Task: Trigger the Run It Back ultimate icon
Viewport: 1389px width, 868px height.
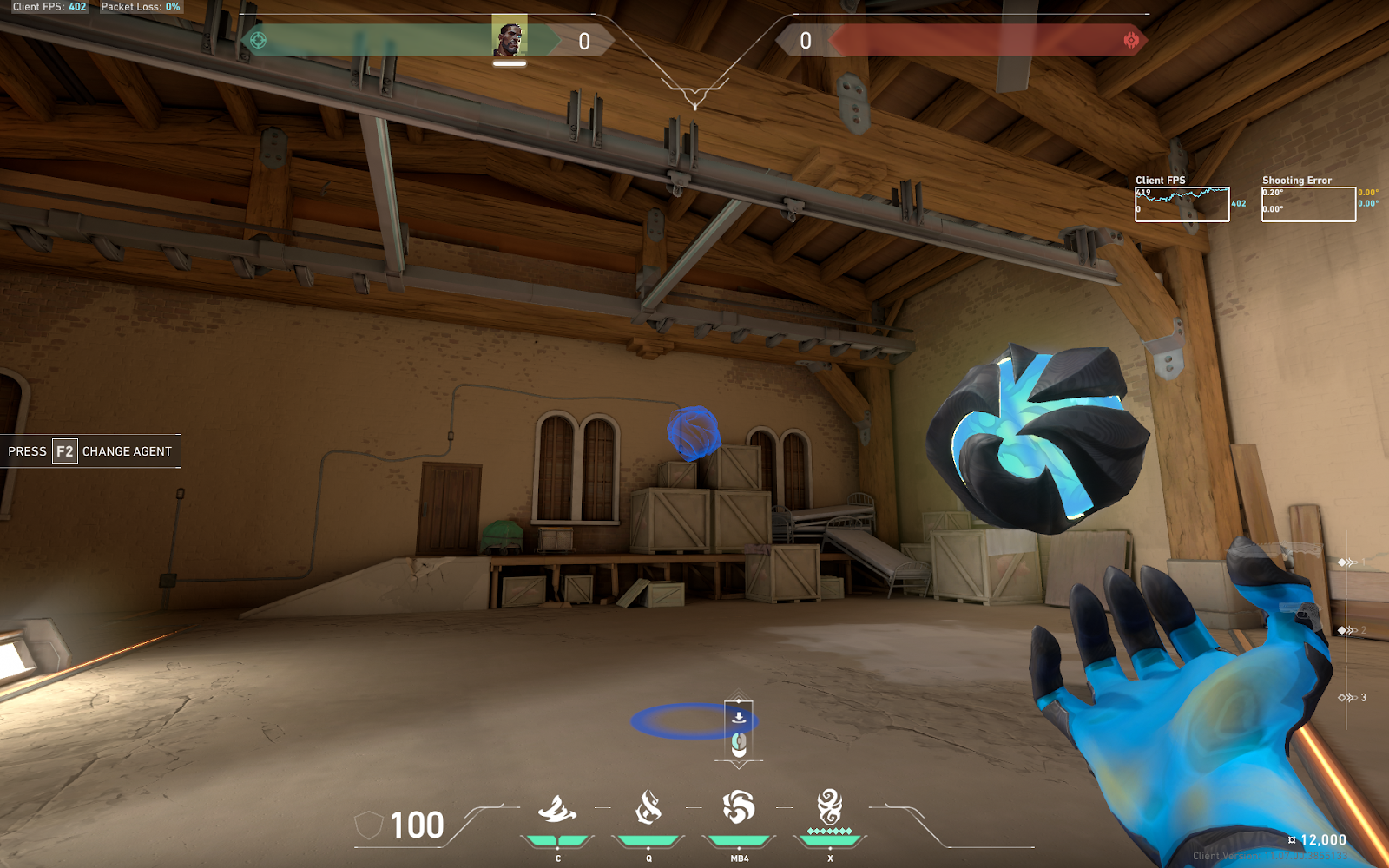Action: pyautogui.click(x=830, y=807)
